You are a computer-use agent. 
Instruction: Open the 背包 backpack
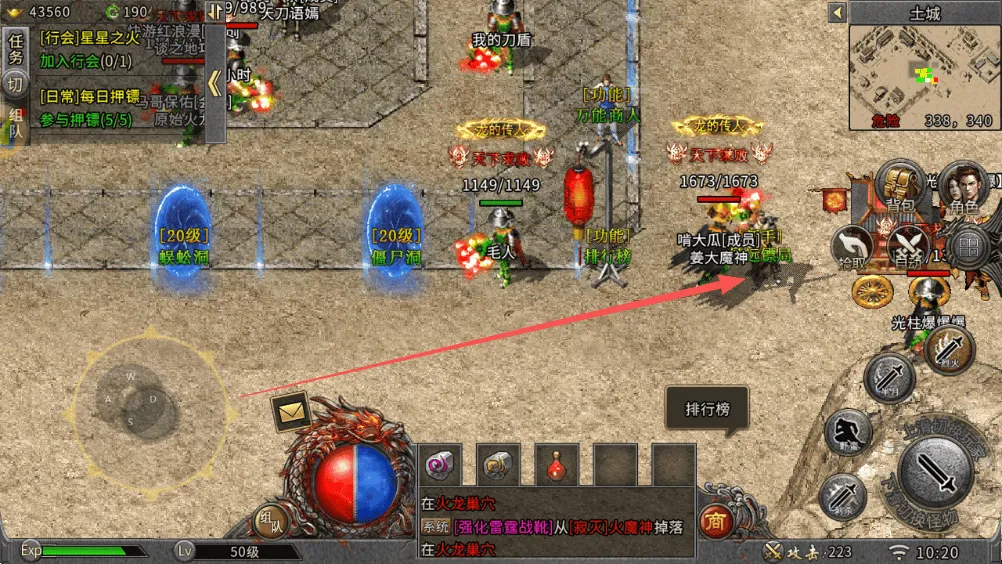(x=899, y=188)
